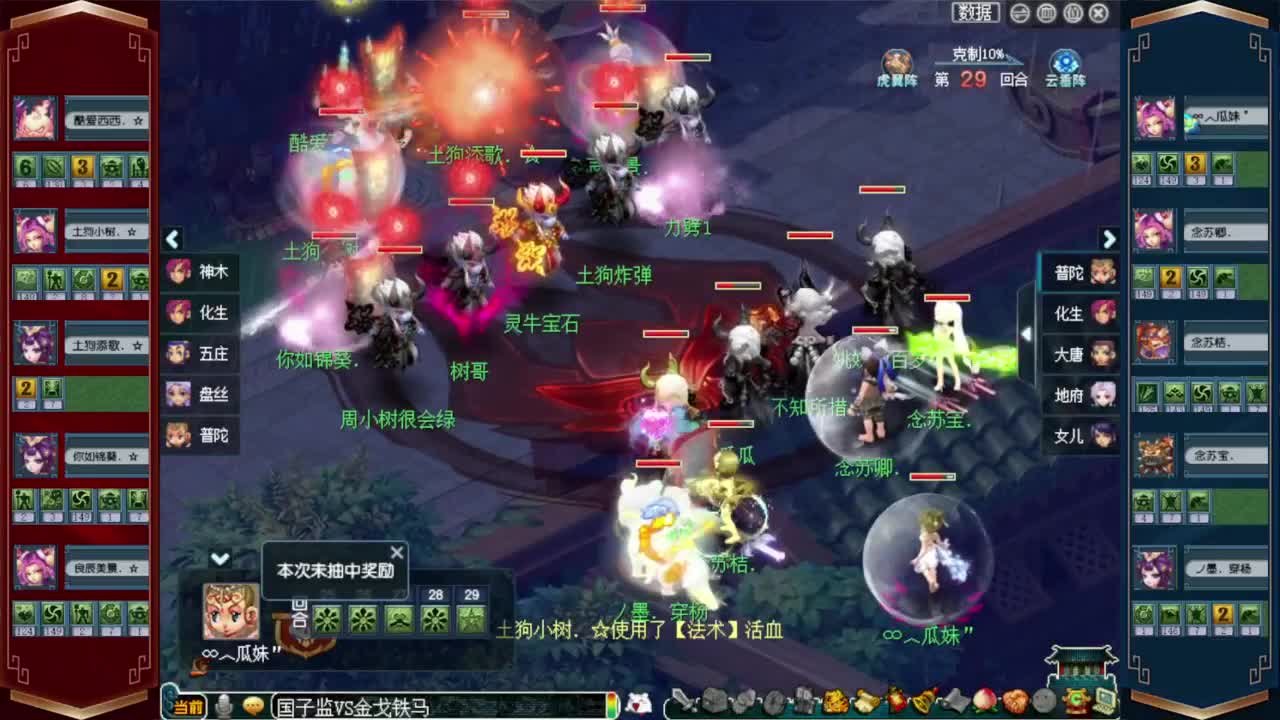Expand the right panel using its arrow
This screenshot has height=720, width=1280.
(x=1110, y=240)
